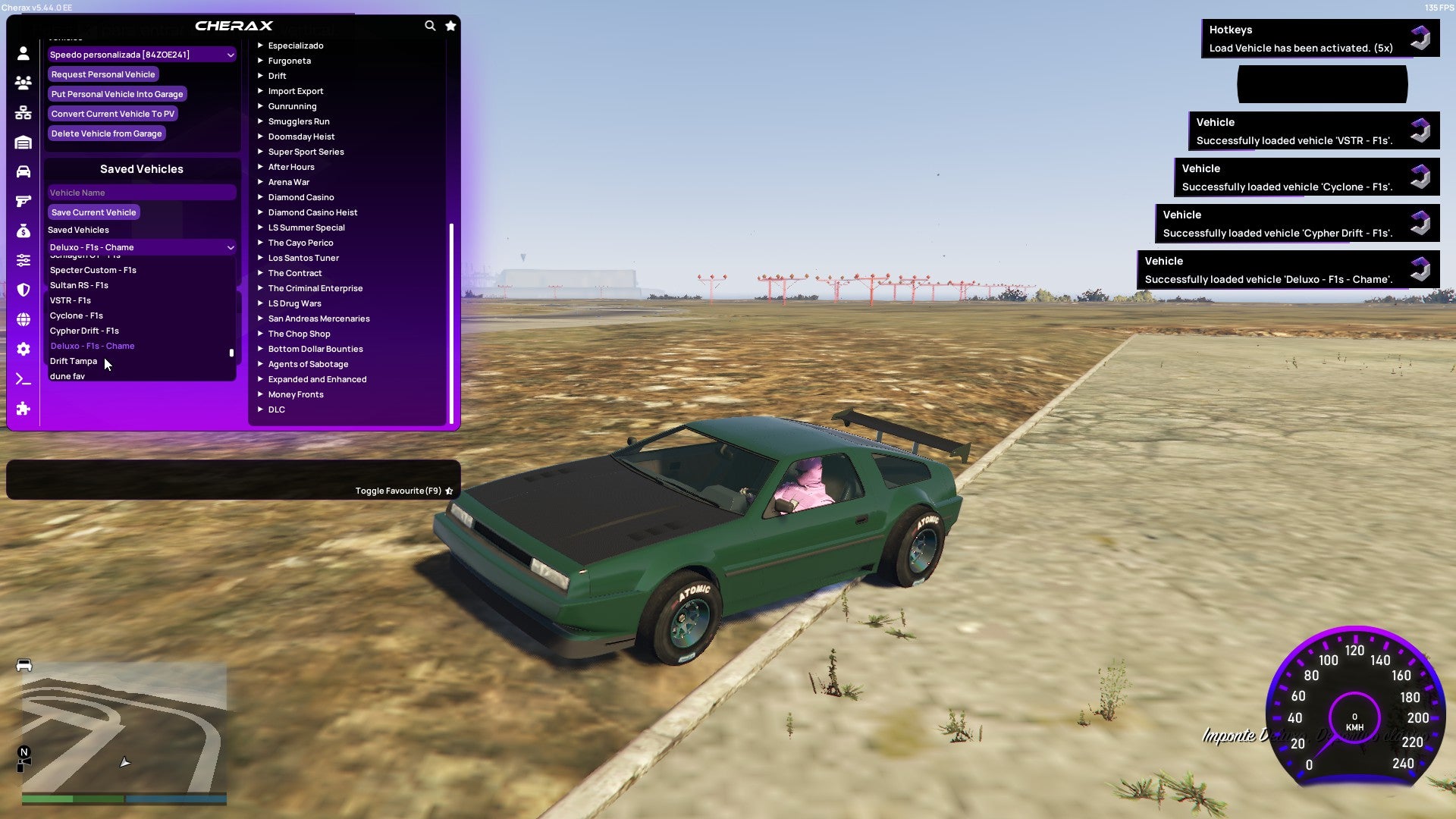Show favourites with the star icon
The width and height of the screenshot is (1456, 819).
[450, 26]
